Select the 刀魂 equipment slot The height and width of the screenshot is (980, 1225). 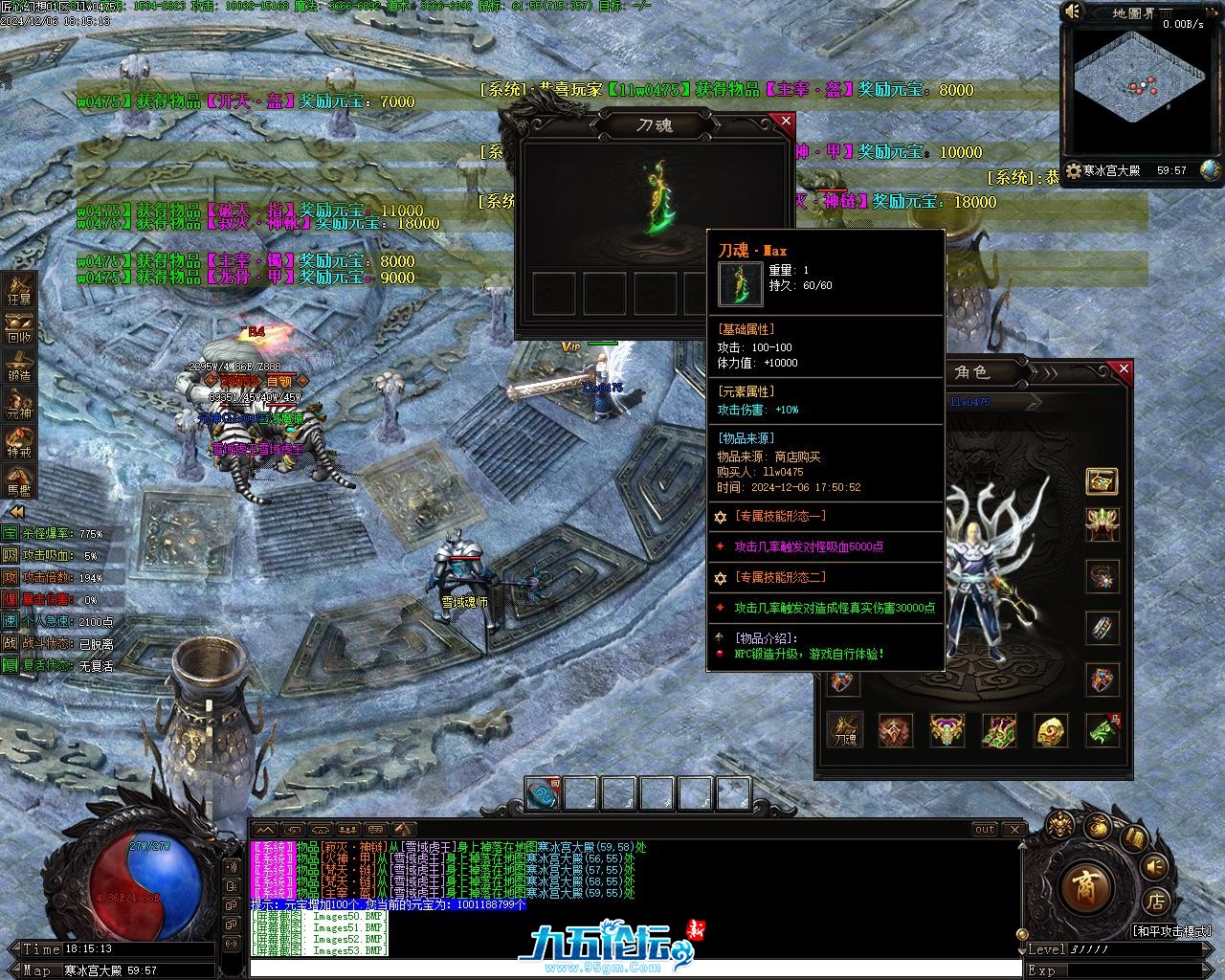pos(845,730)
